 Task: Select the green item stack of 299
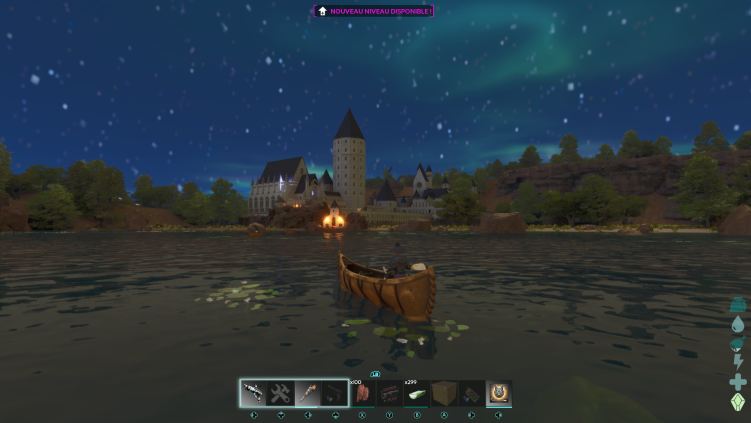tap(416, 393)
